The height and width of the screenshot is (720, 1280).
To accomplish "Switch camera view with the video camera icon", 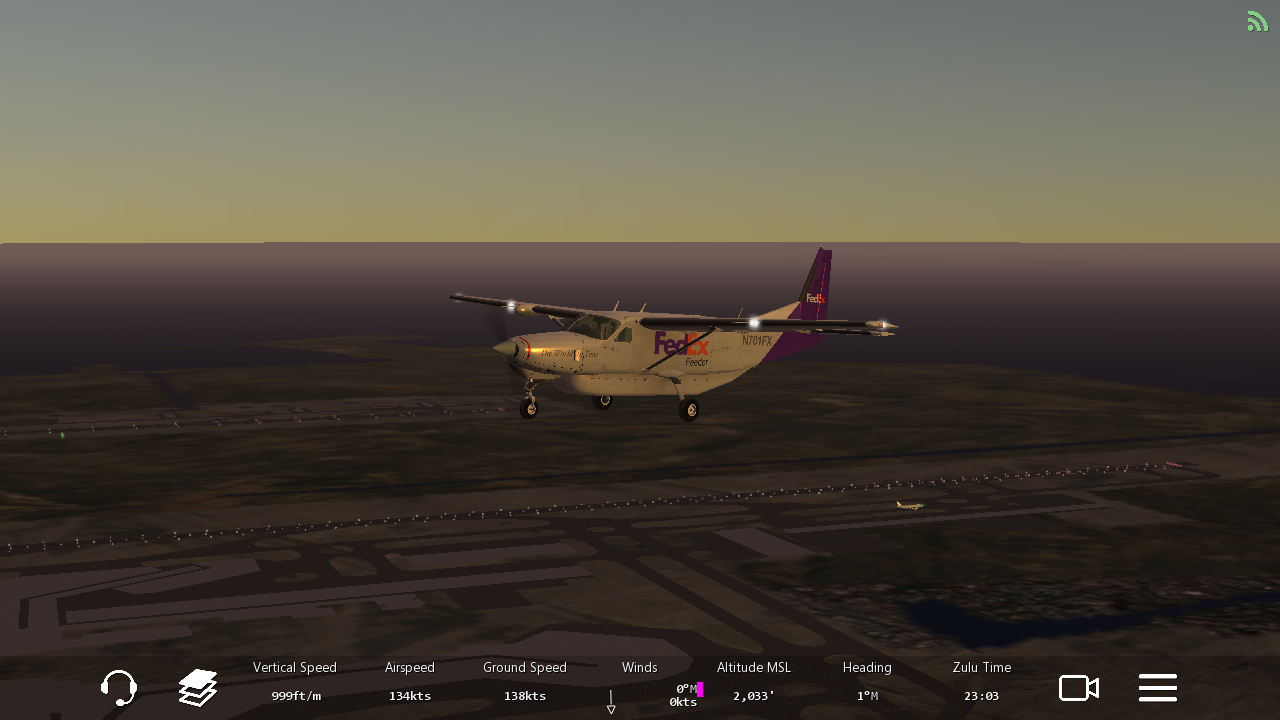I will coord(1079,688).
